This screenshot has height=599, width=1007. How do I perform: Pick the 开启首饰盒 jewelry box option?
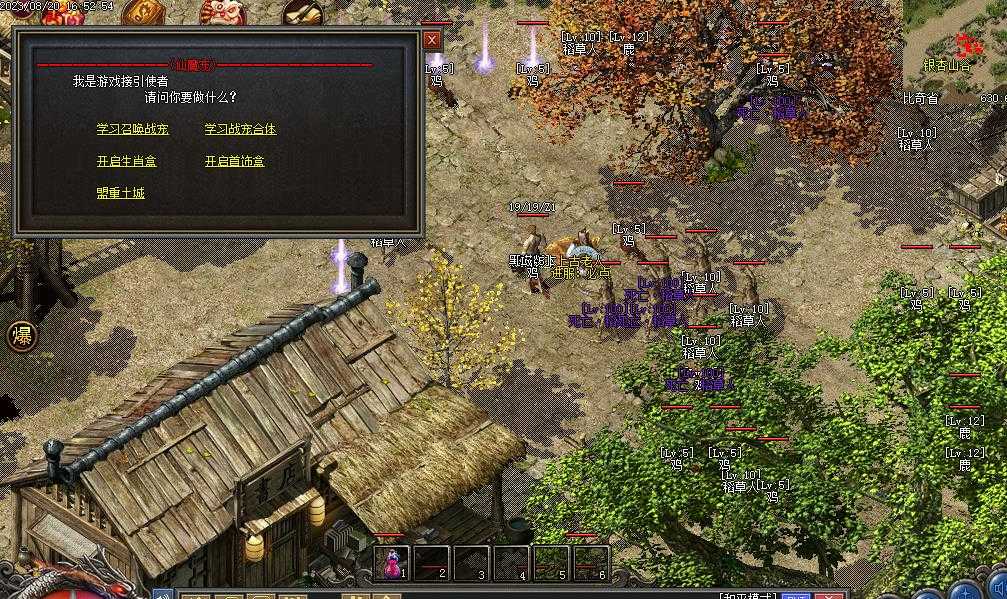(234, 161)
